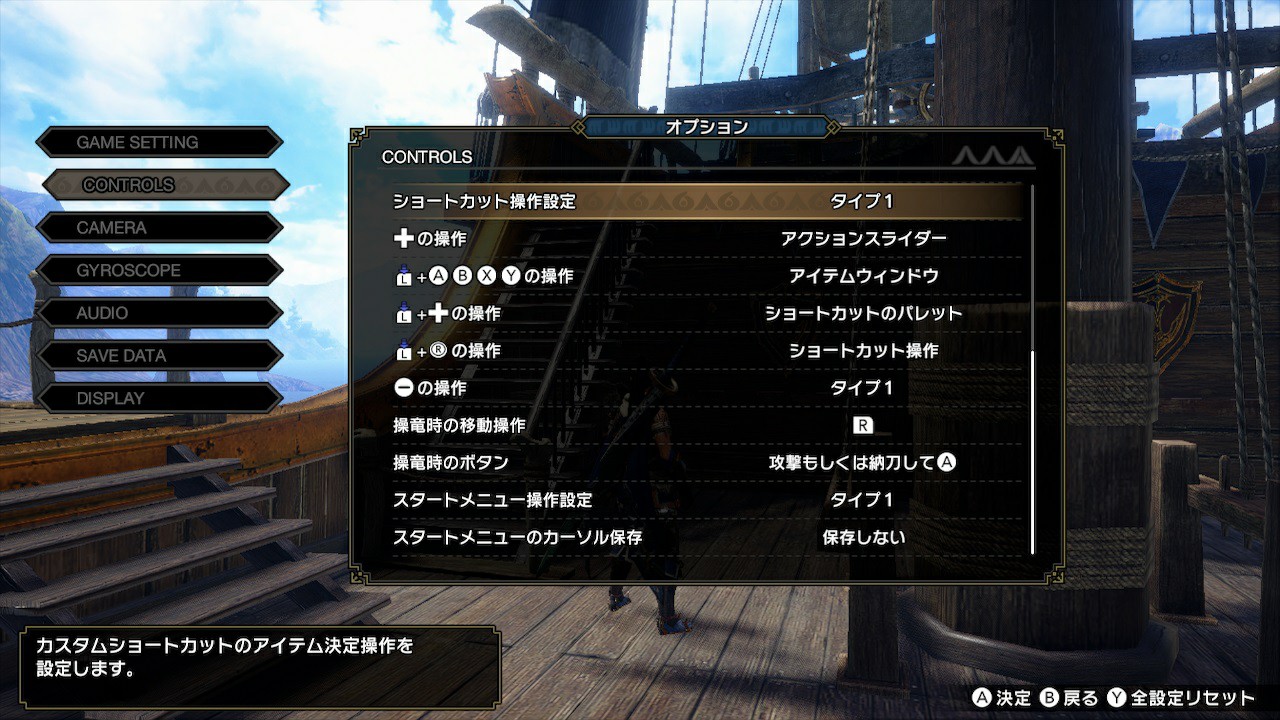Select the ショートカット操作 setting row
The height and width of the screenshot is (720, 1280).
706,351
